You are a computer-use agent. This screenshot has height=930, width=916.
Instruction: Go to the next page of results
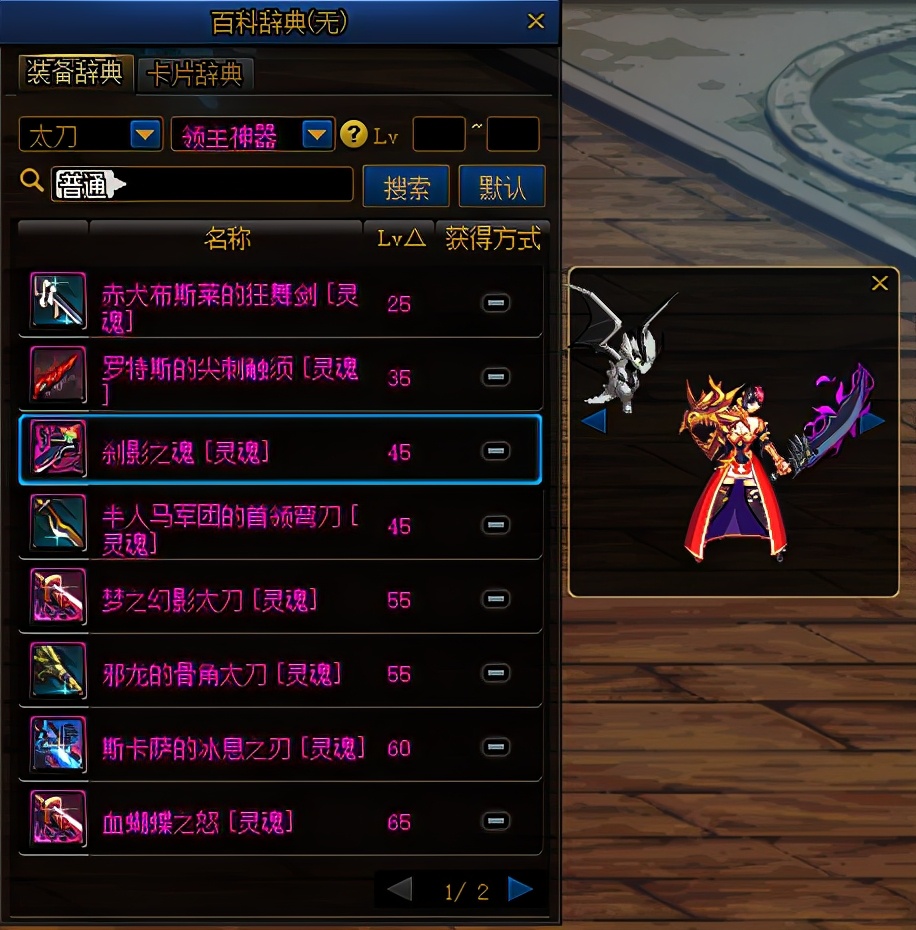pyautogui.click(x=520, y=889)
